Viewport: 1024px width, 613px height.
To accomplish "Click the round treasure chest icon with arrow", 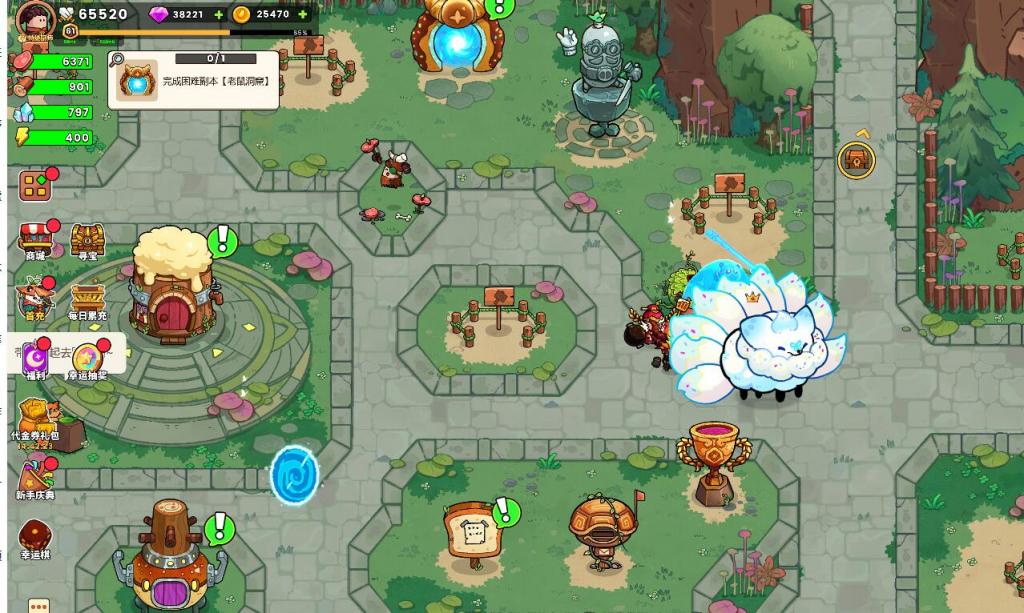I will coord(856,159).
